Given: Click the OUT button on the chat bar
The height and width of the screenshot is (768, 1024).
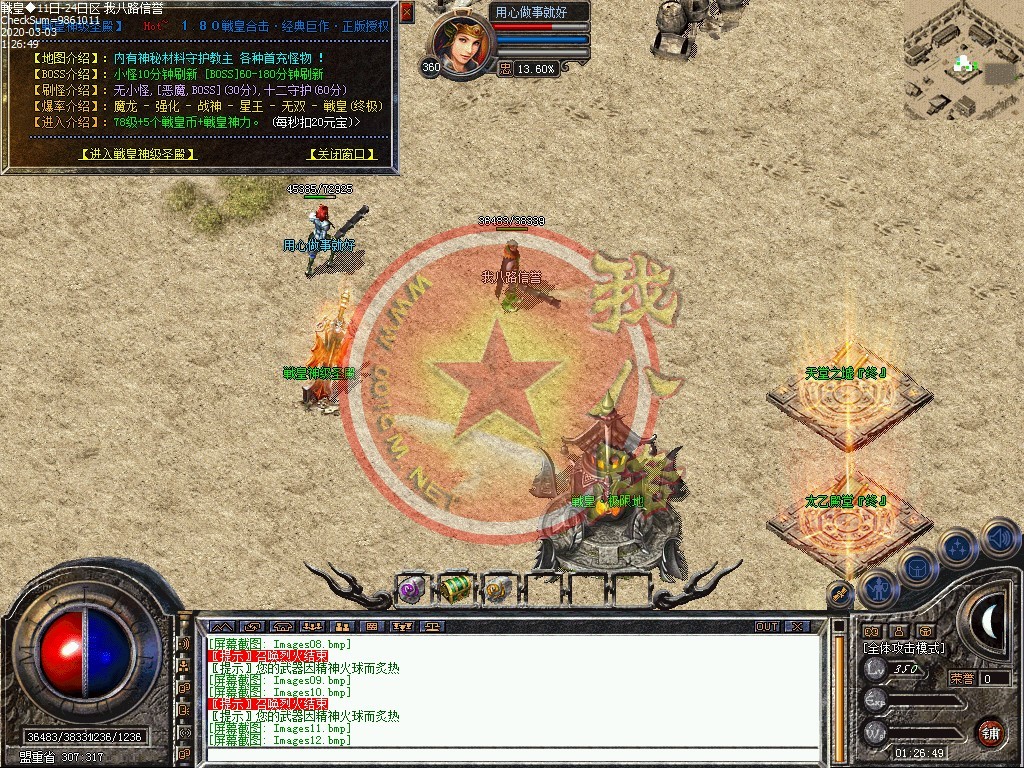Looking at the screenshot, I should click(767, 626).
